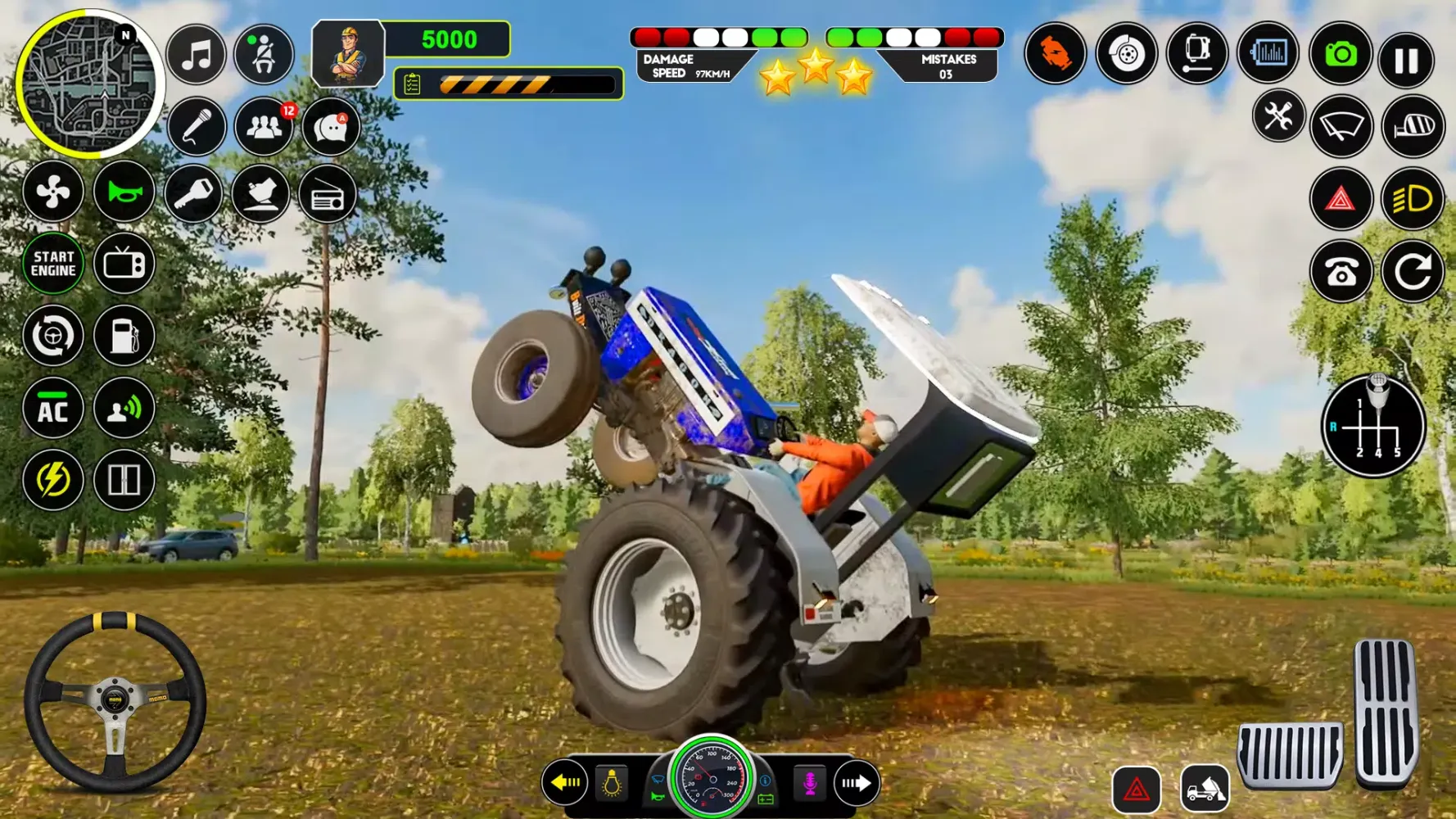
Task: Open the circular minimap
Action: point(88,84)
